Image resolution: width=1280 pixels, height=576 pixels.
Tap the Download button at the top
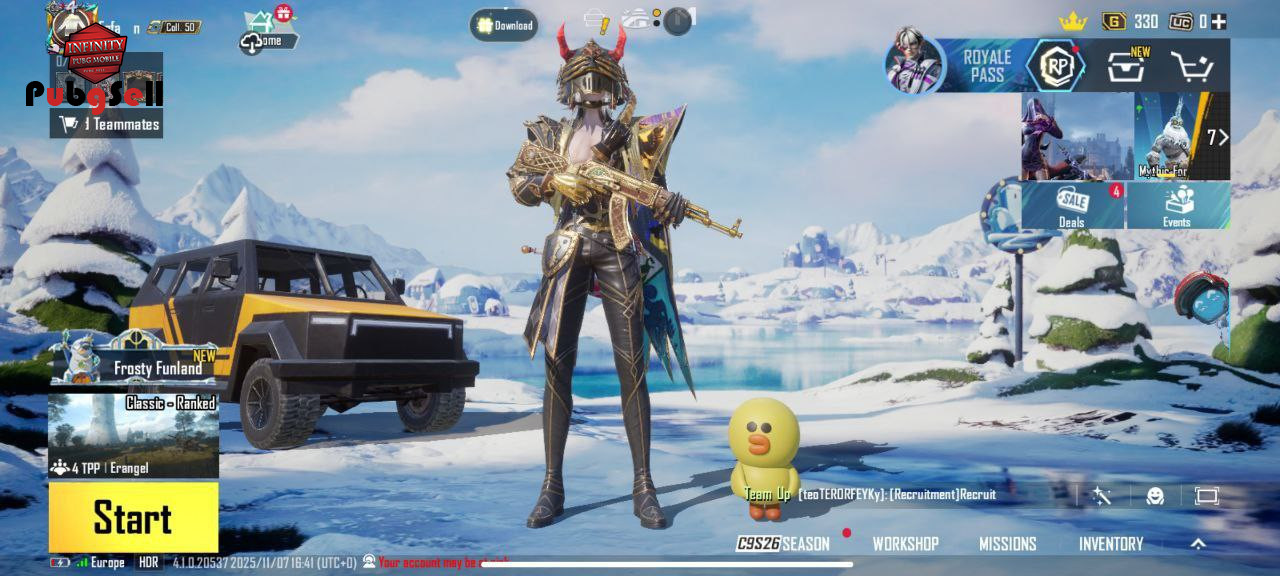(504, 25)
